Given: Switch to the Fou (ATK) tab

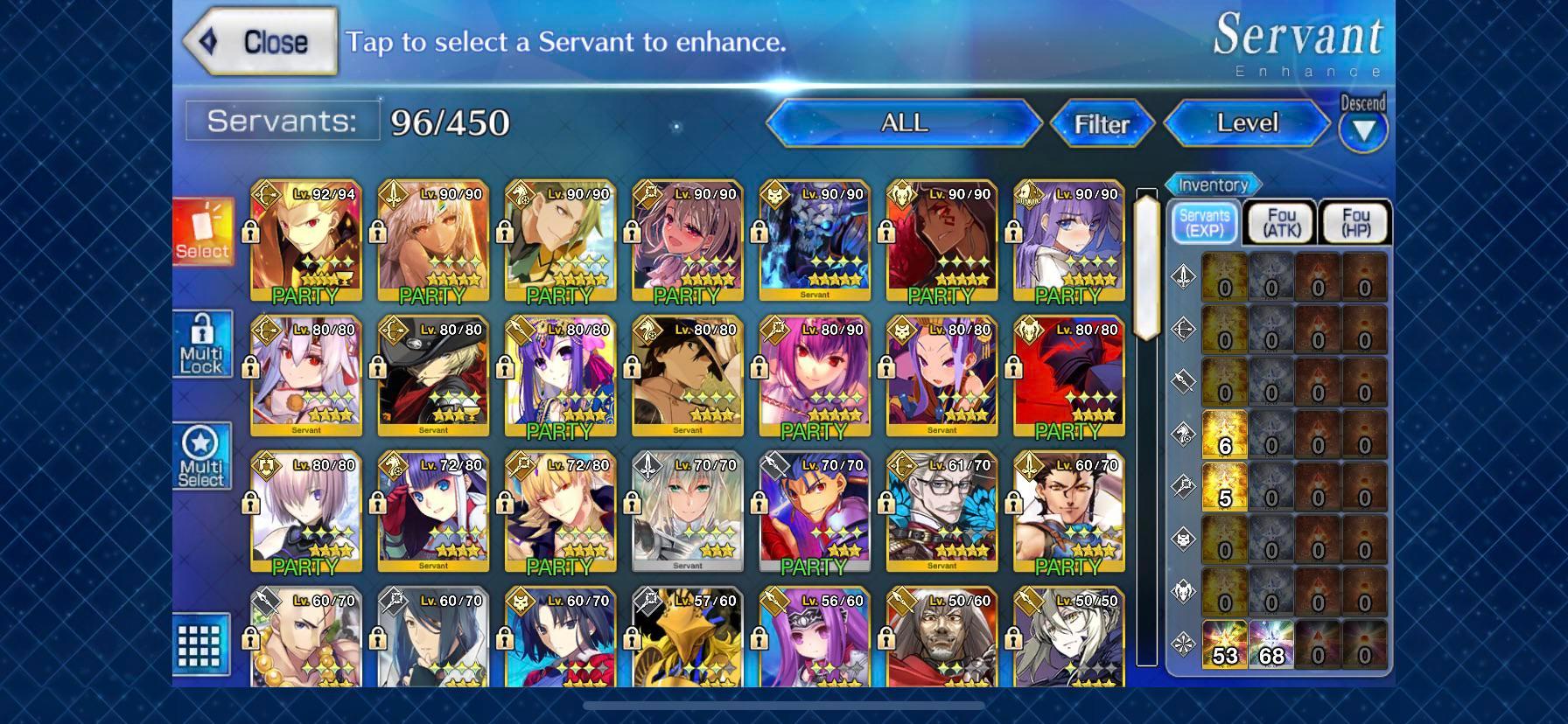Looking at the screenshot, I should click(x=1277, y=222).
